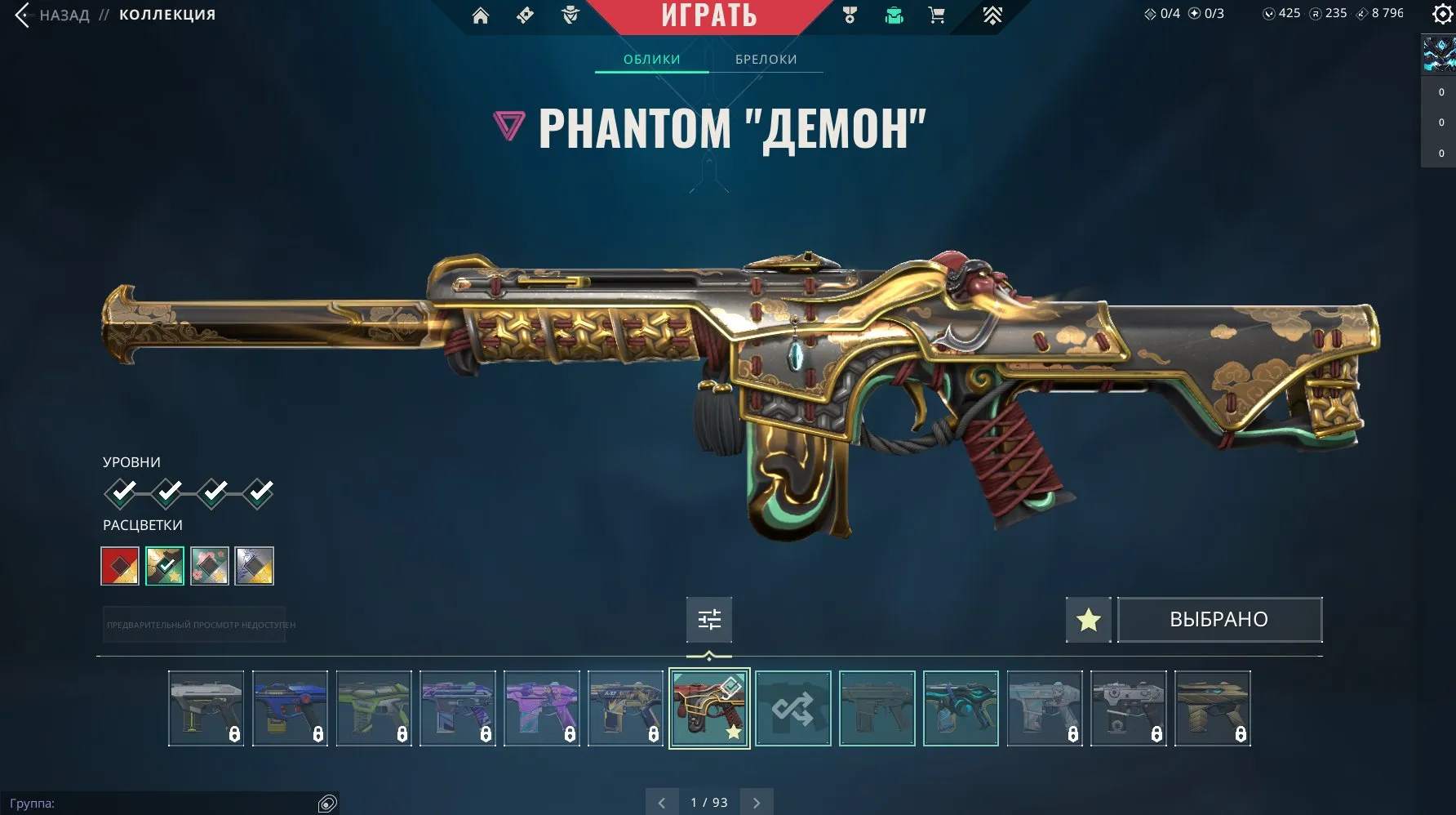Open the store cart icon
The width and height of the screenshot is (1456, 815).
[937, 15]
